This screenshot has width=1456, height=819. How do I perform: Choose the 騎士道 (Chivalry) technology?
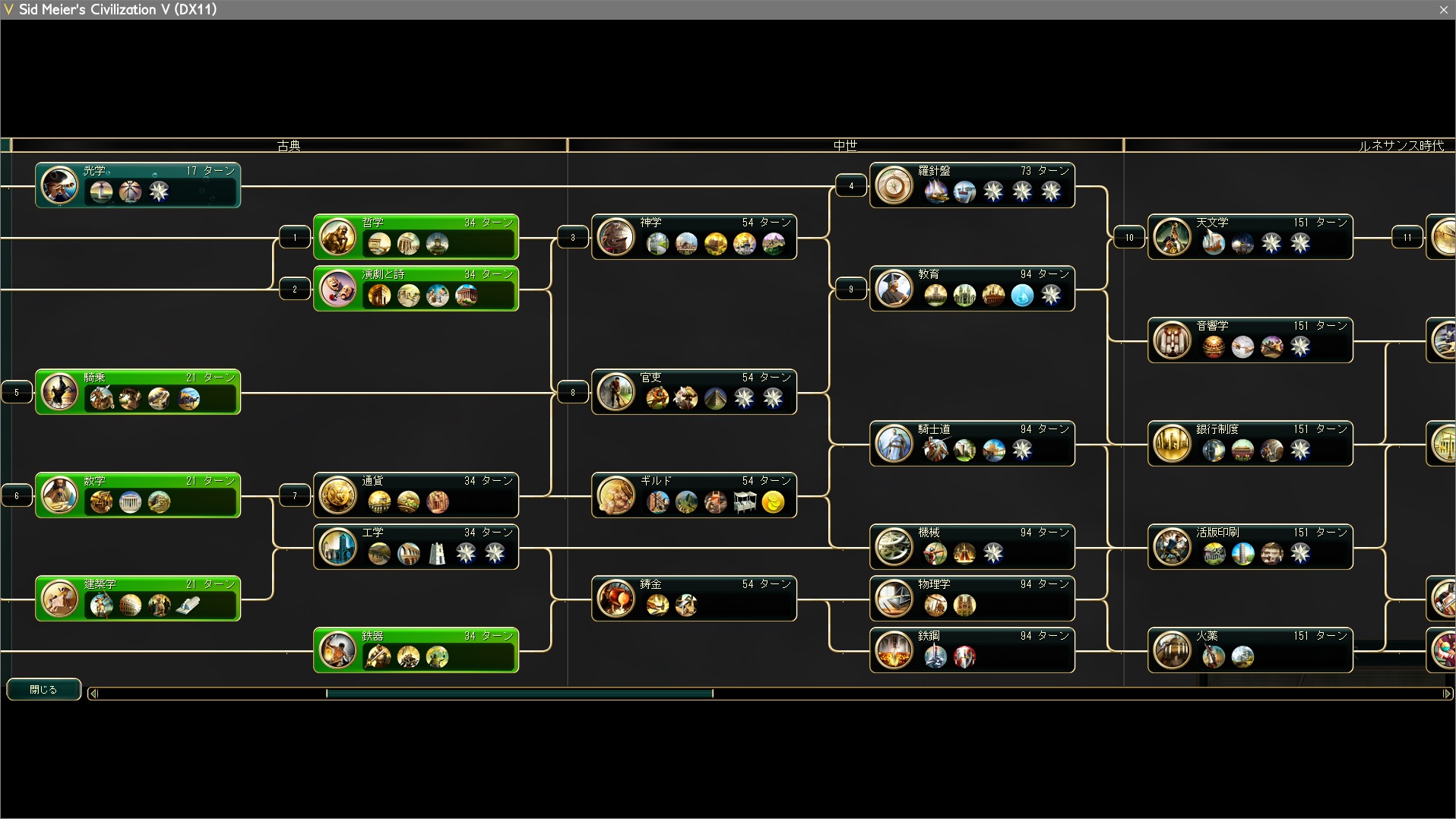pyautogui.click(x=972, y=444)
